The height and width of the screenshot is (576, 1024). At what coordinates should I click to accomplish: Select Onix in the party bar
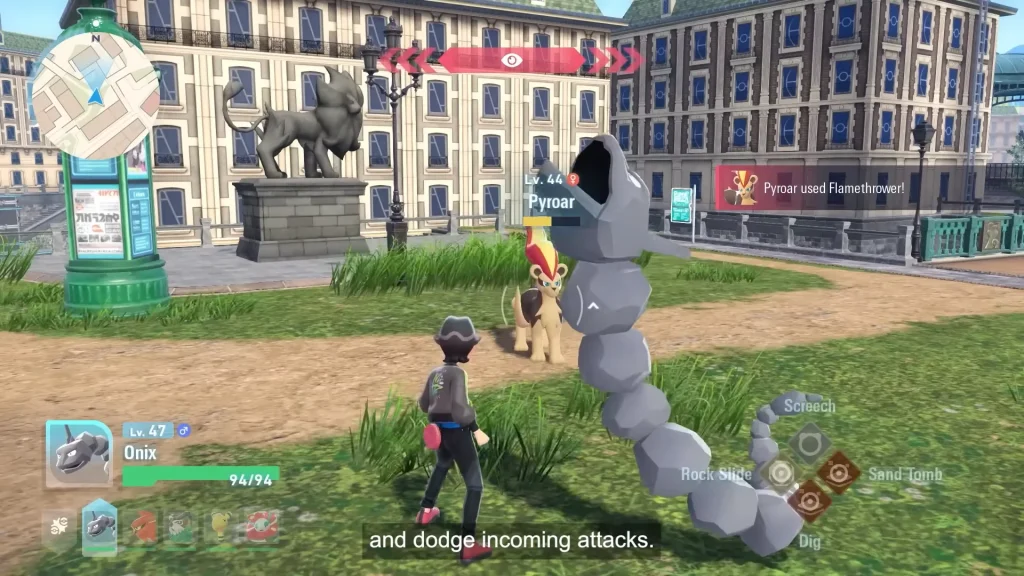(99, 526)
